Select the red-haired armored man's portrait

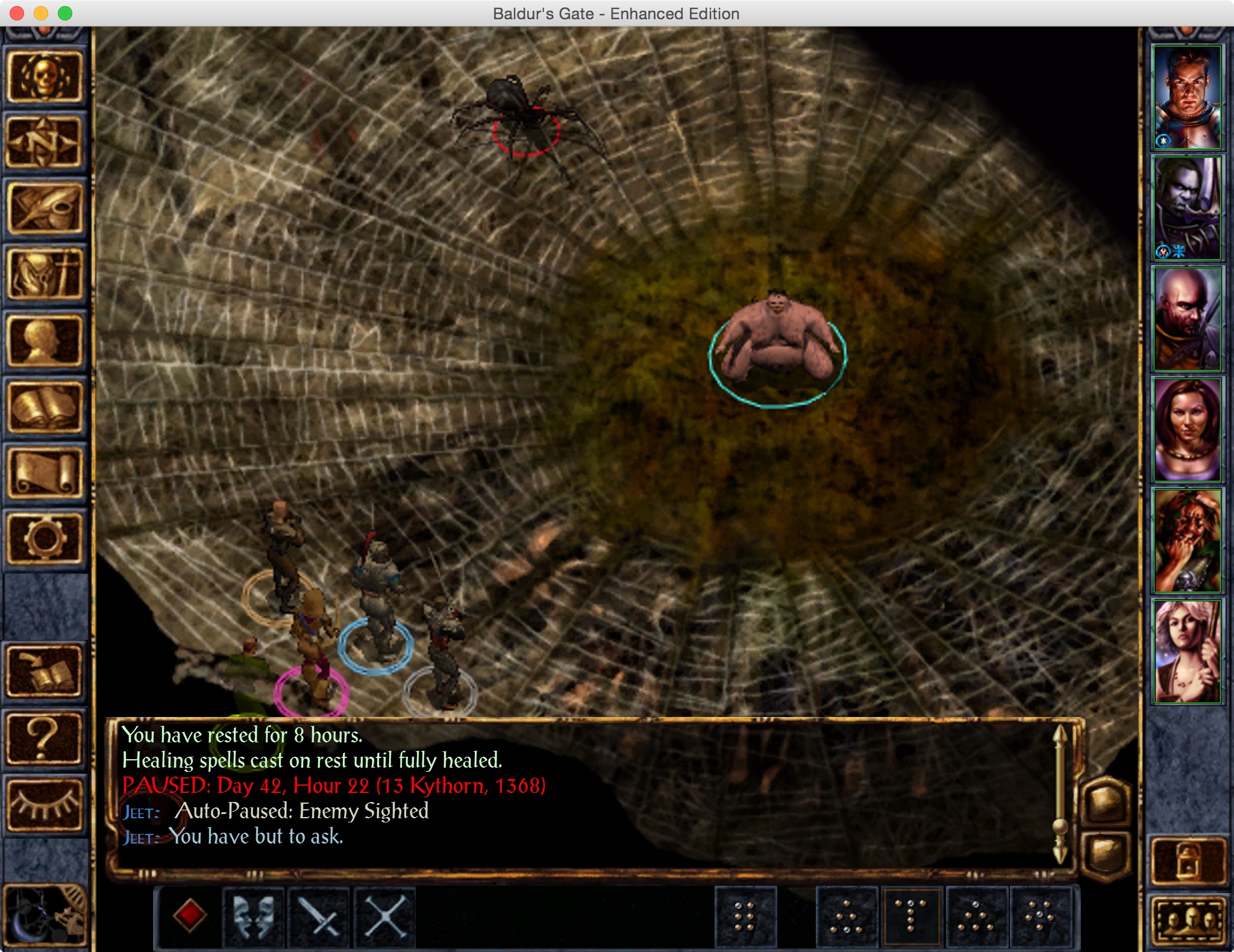[1186, 97]
